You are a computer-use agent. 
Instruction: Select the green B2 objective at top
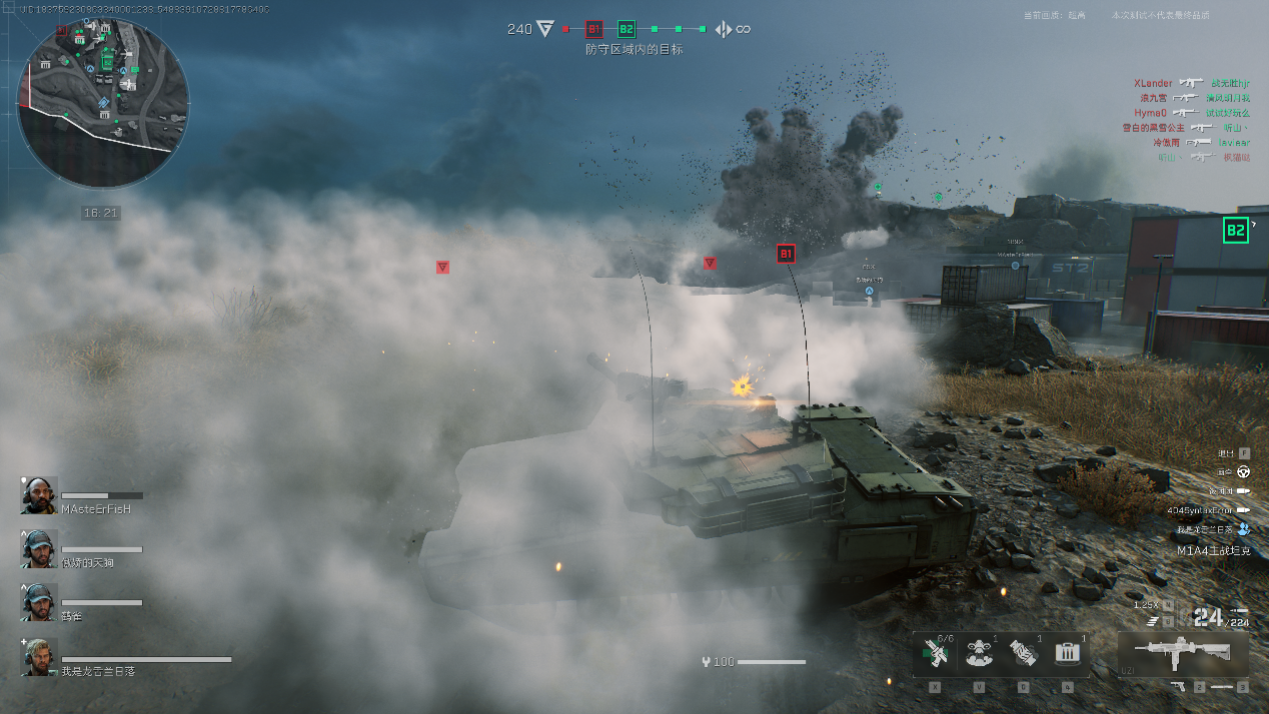tap(626, 29)
